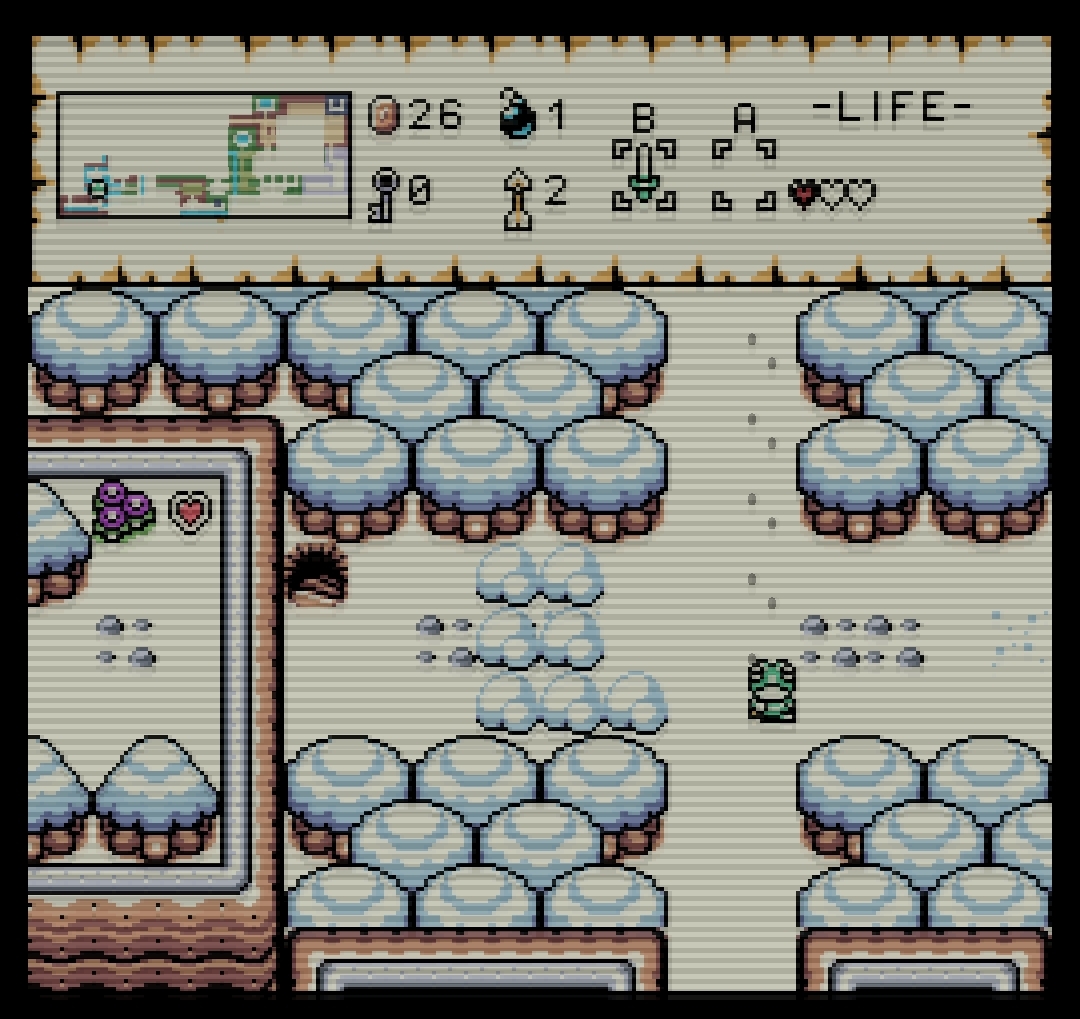Click the rupee coin icon
This screenshot has width=1080, height=1019.
coord(385,116)
